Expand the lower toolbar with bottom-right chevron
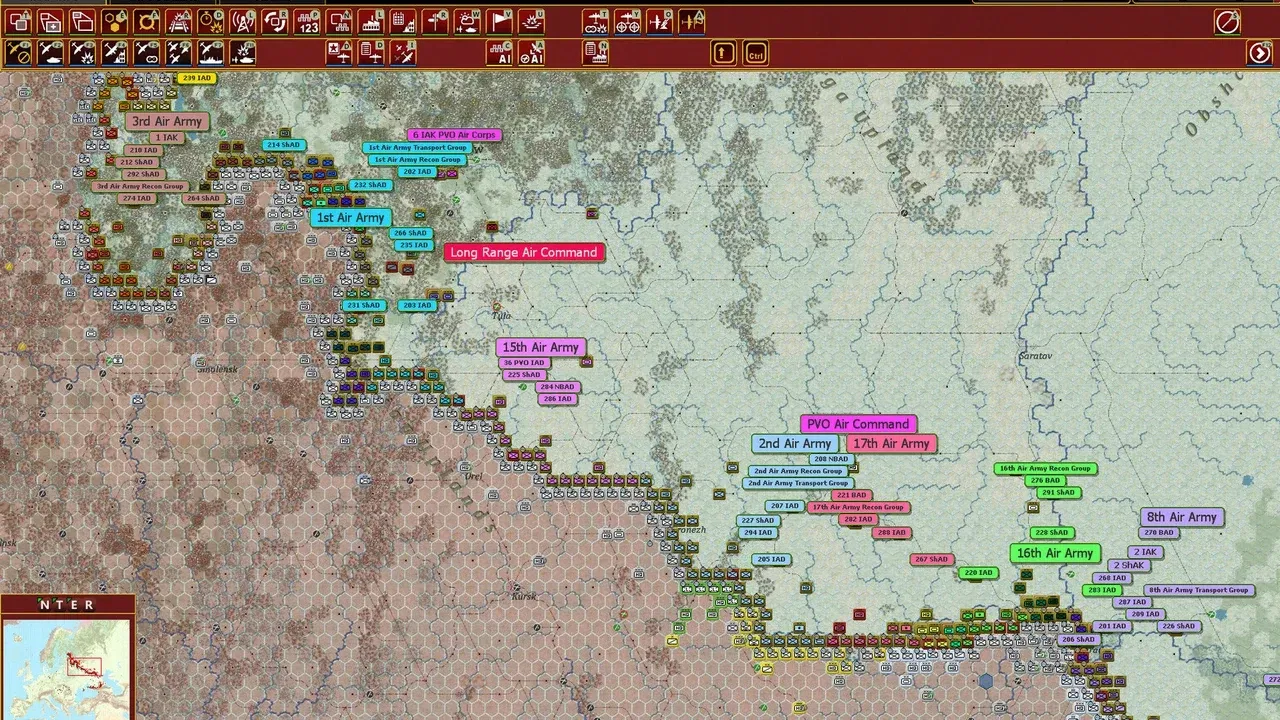1280x720 pixels. [x=1258, y=53]
